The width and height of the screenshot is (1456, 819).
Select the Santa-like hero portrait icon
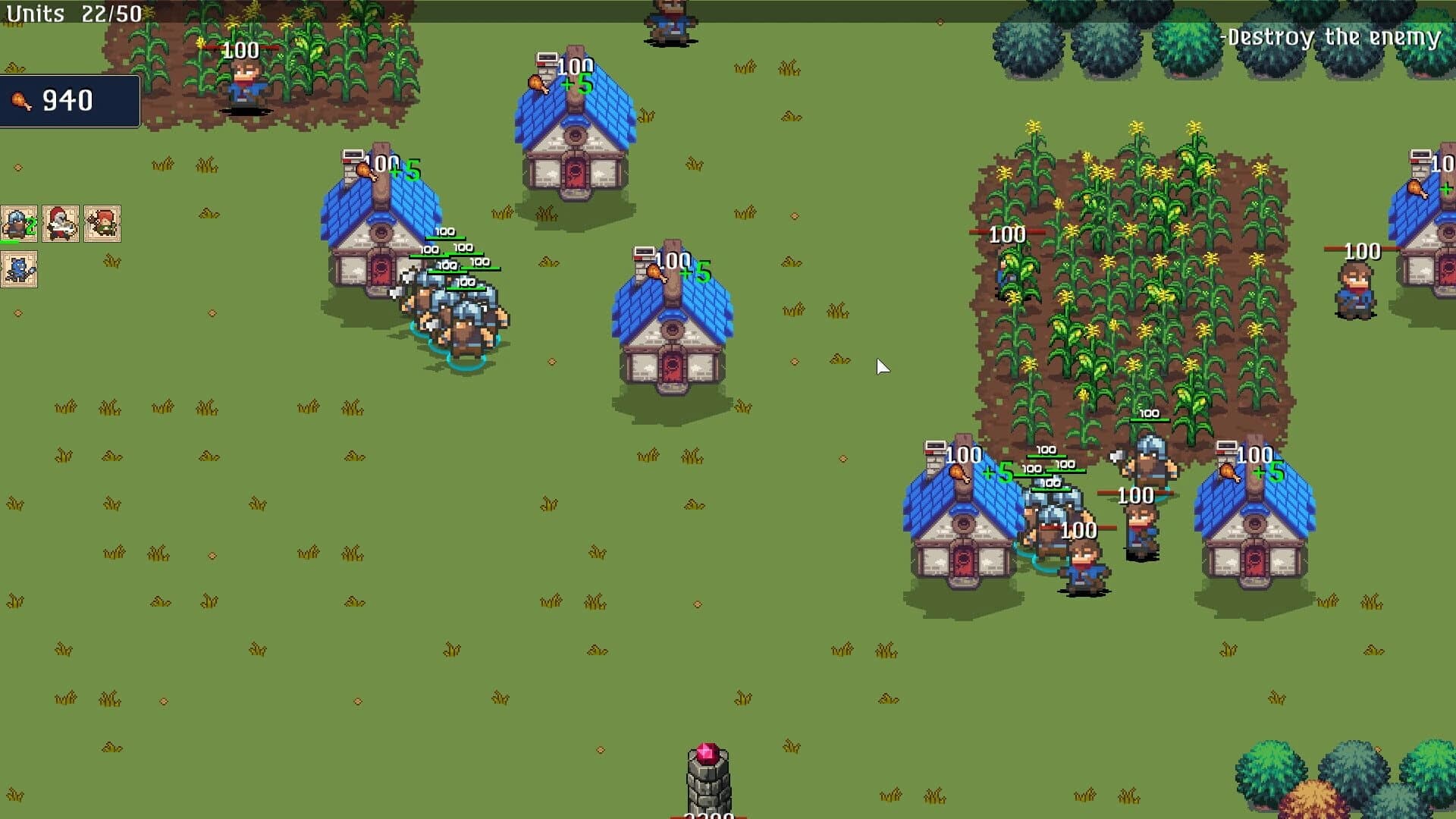pos(59,222)
